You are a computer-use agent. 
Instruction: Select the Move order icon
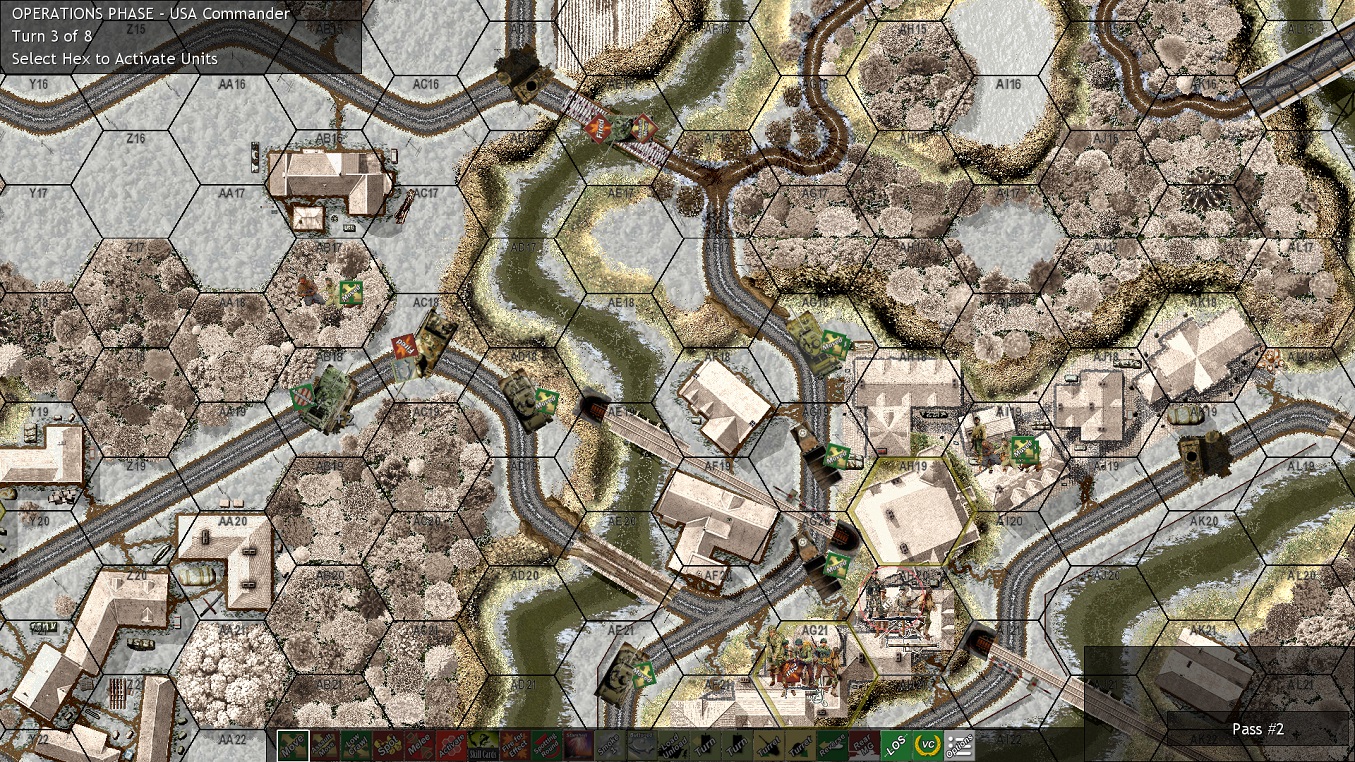coord(294,746)
